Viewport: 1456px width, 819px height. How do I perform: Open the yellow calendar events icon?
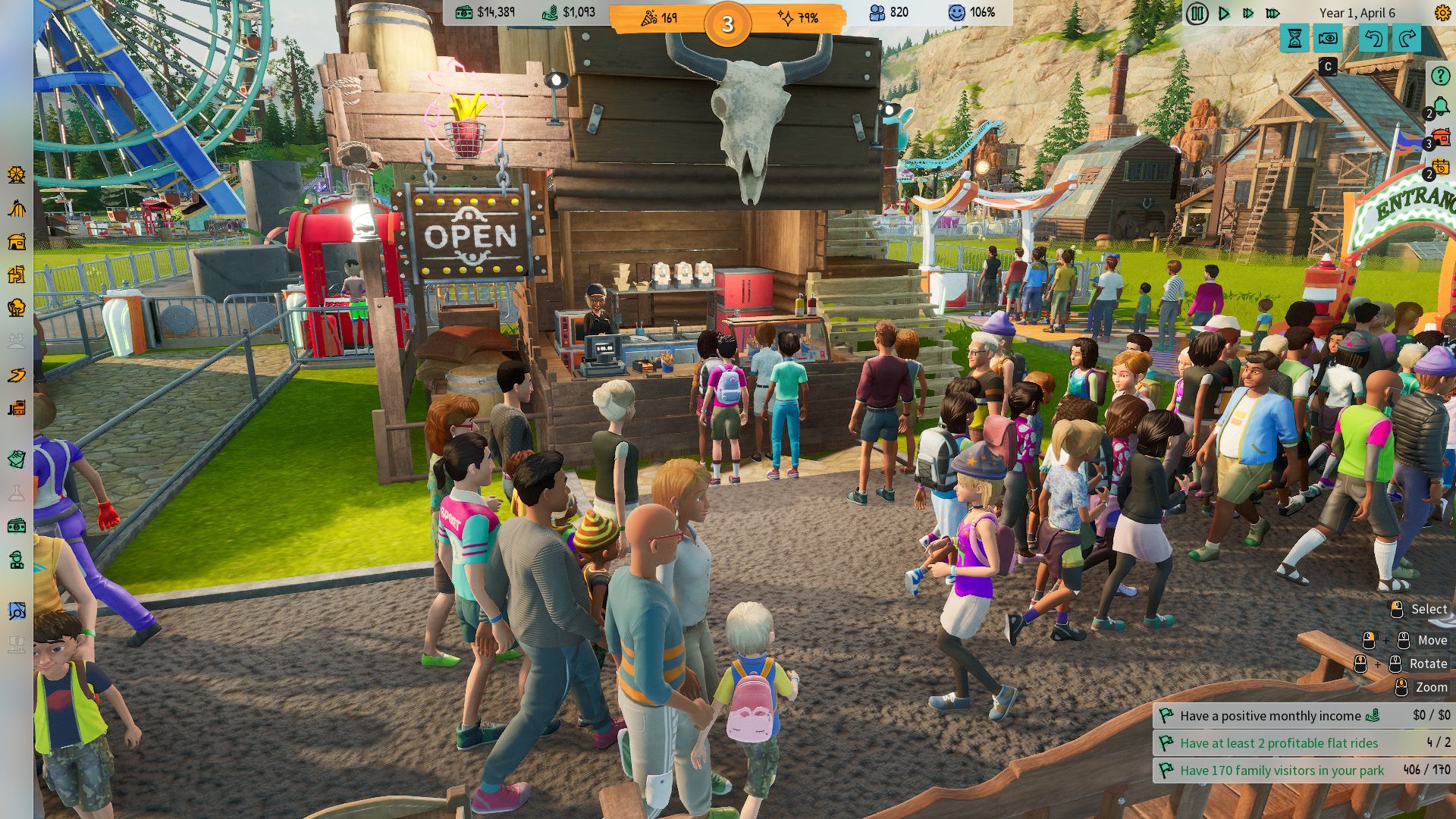1440,168
